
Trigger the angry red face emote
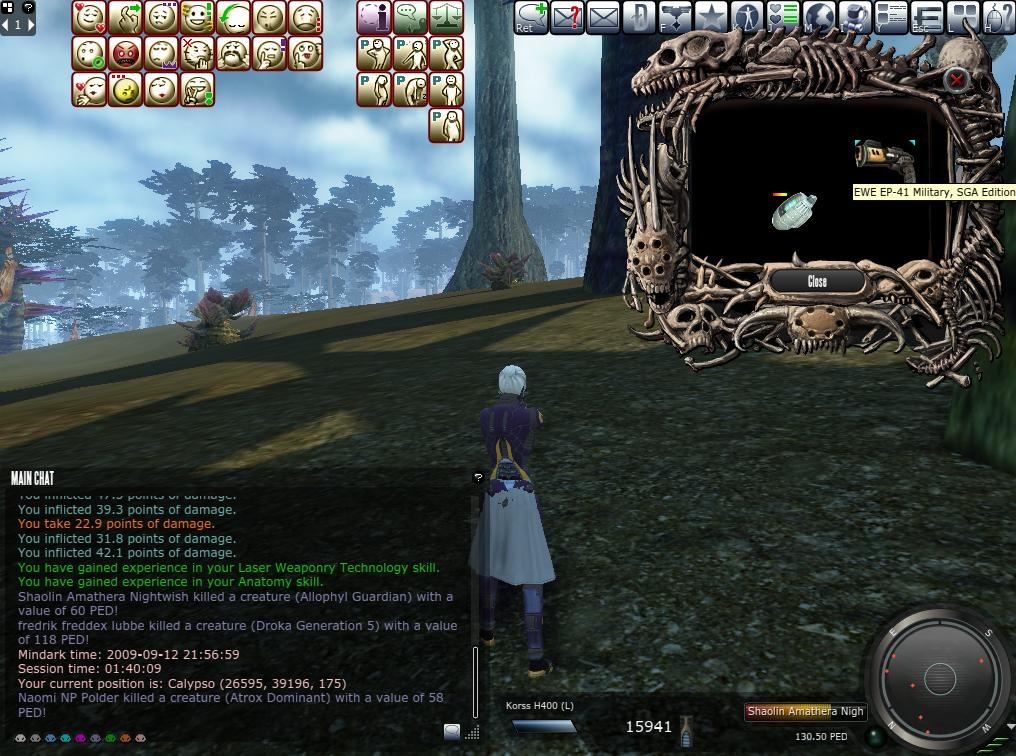[x=126, y=54]
